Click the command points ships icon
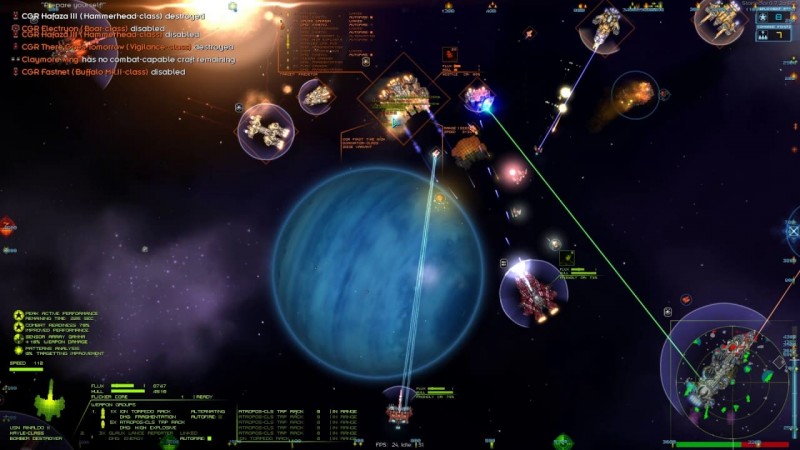Screen dimensions: 800x450 point(763,37)
